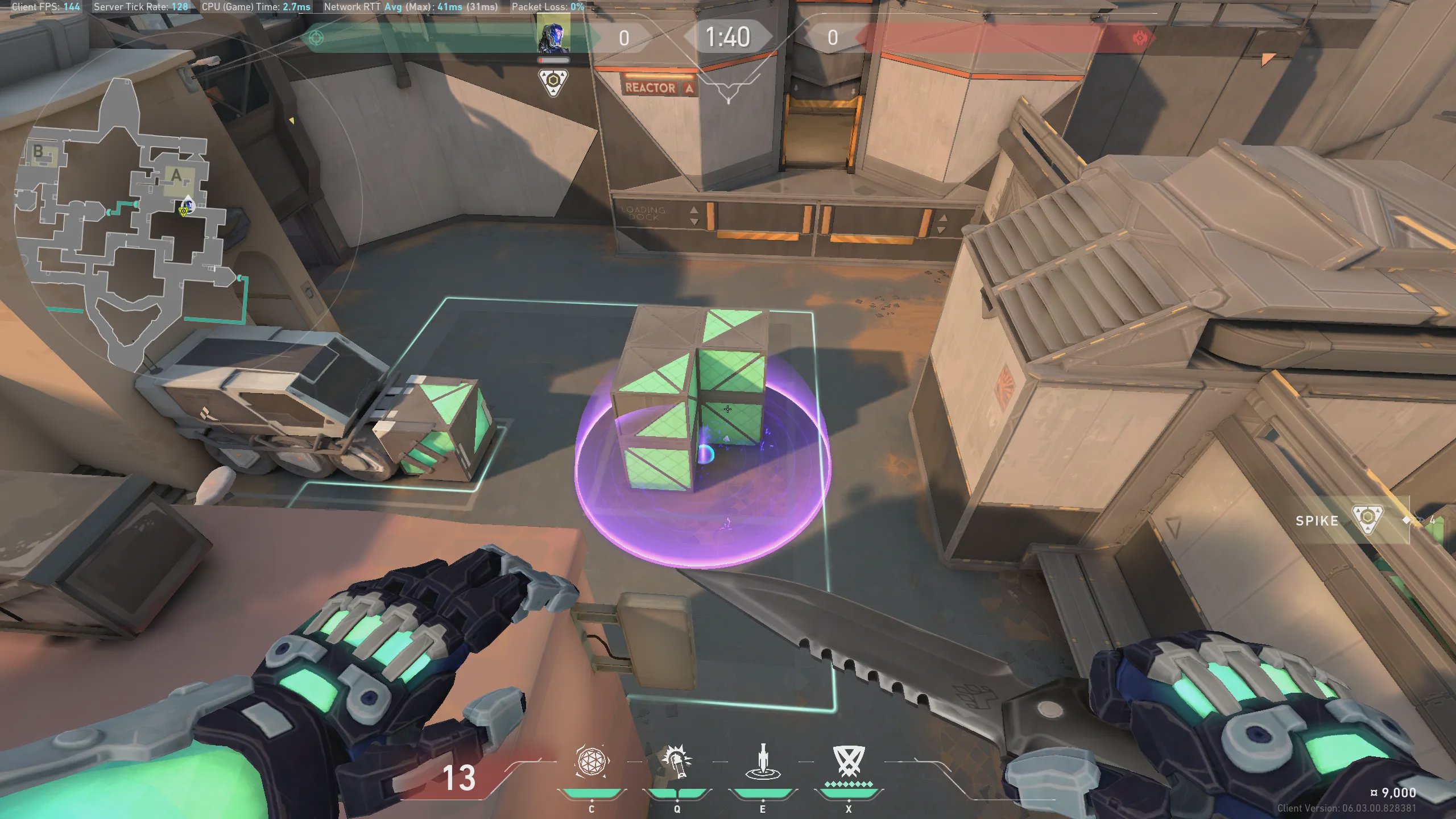This screenshot has width=1456, height=819.
Task: Select the C ability sphere icon
Action: click(x=591, y=761)
